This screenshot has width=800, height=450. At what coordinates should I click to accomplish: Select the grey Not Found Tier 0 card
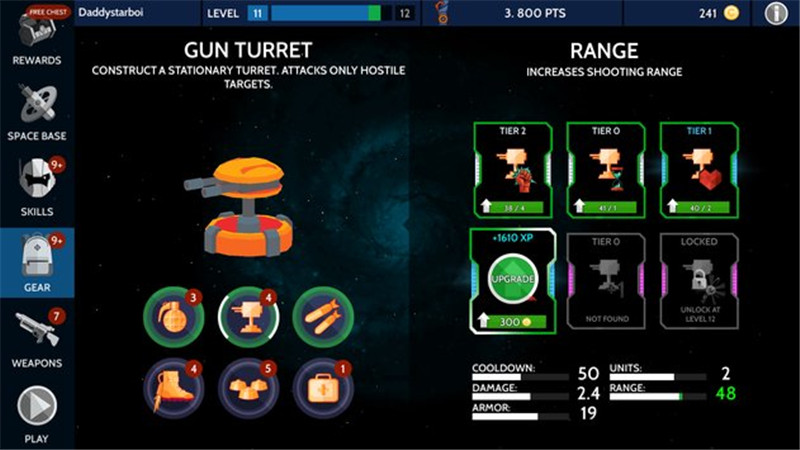click(x=605, y=281)
